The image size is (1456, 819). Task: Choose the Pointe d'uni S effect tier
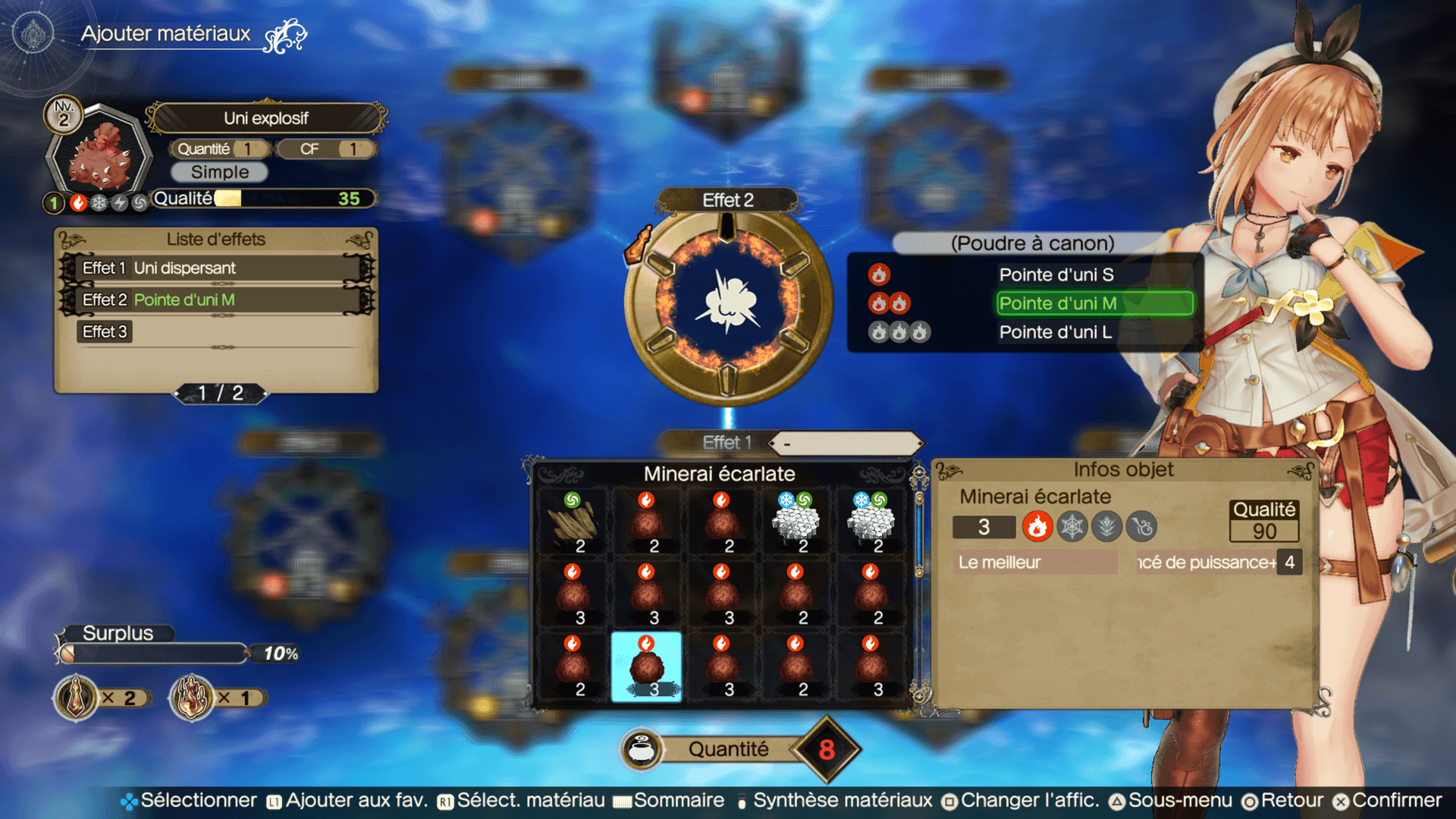(1056, 275)
